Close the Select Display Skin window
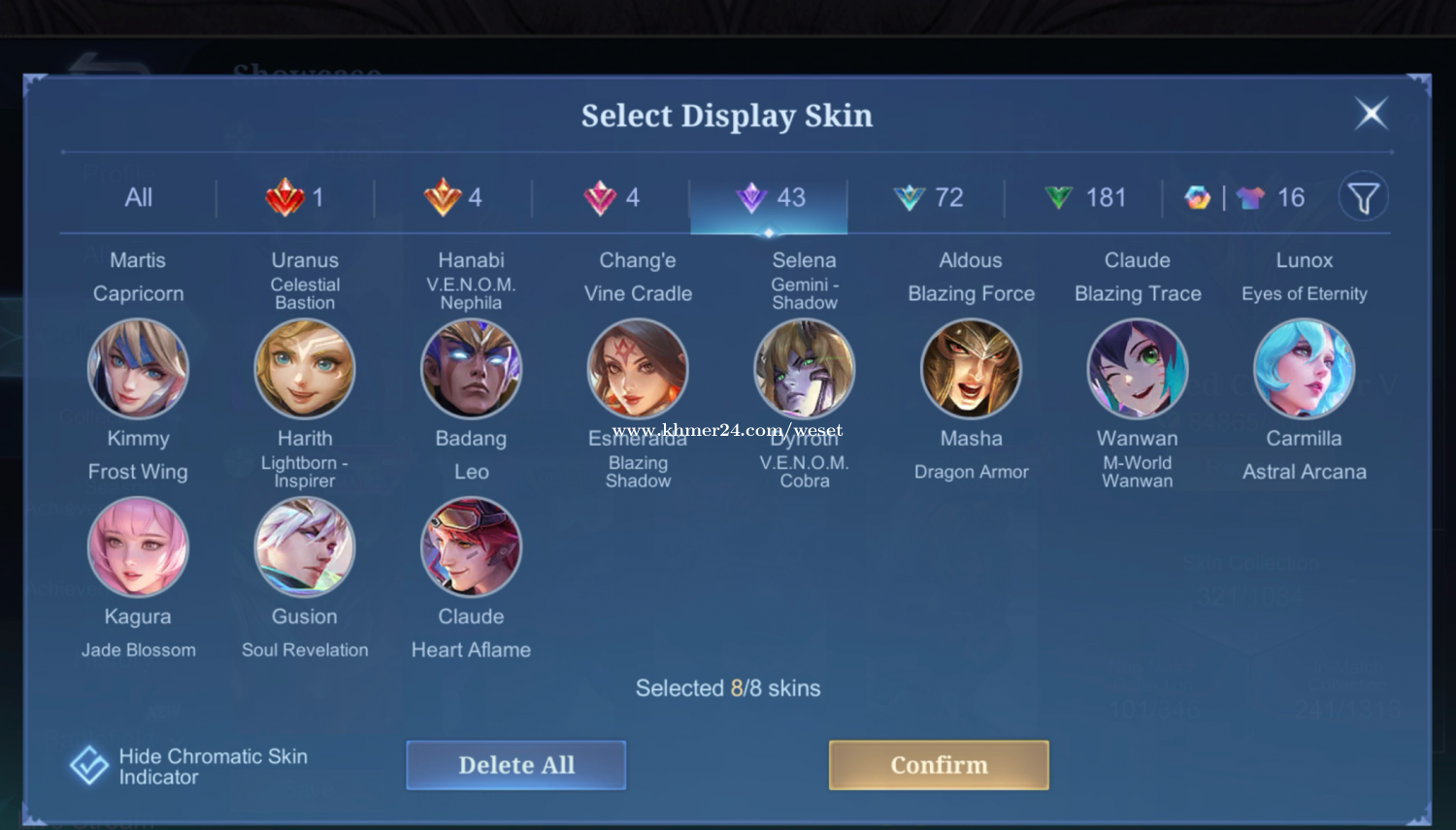 click(1372, 114)
